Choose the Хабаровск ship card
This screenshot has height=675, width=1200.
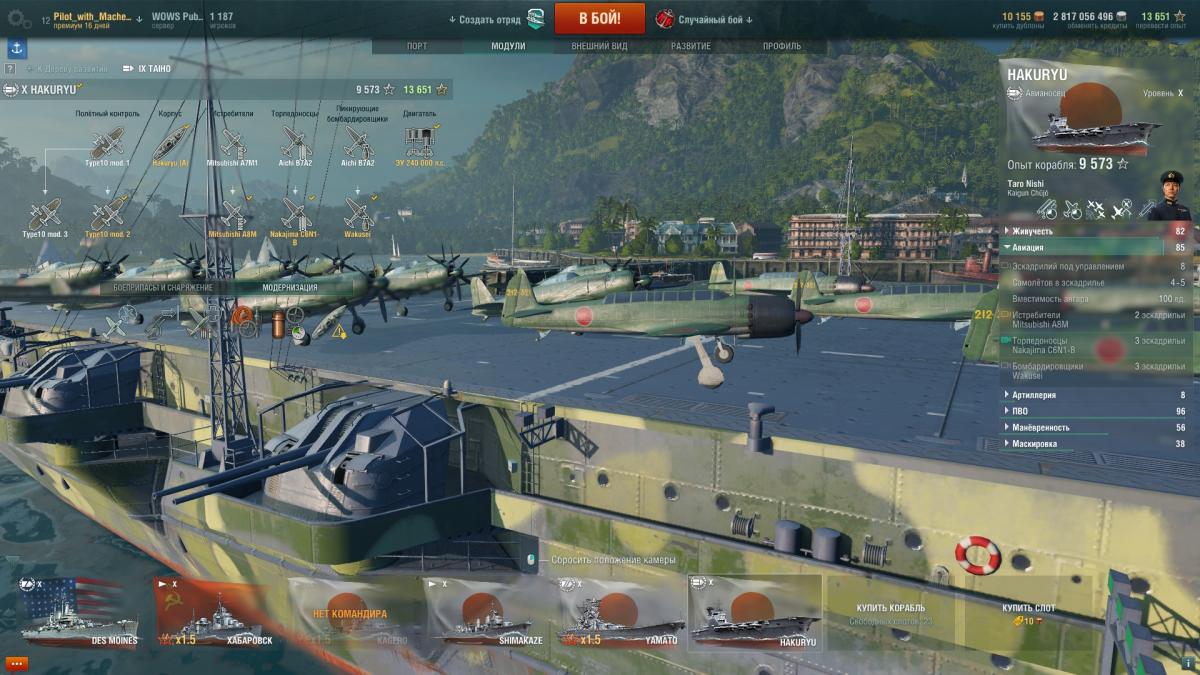point(217,612)
